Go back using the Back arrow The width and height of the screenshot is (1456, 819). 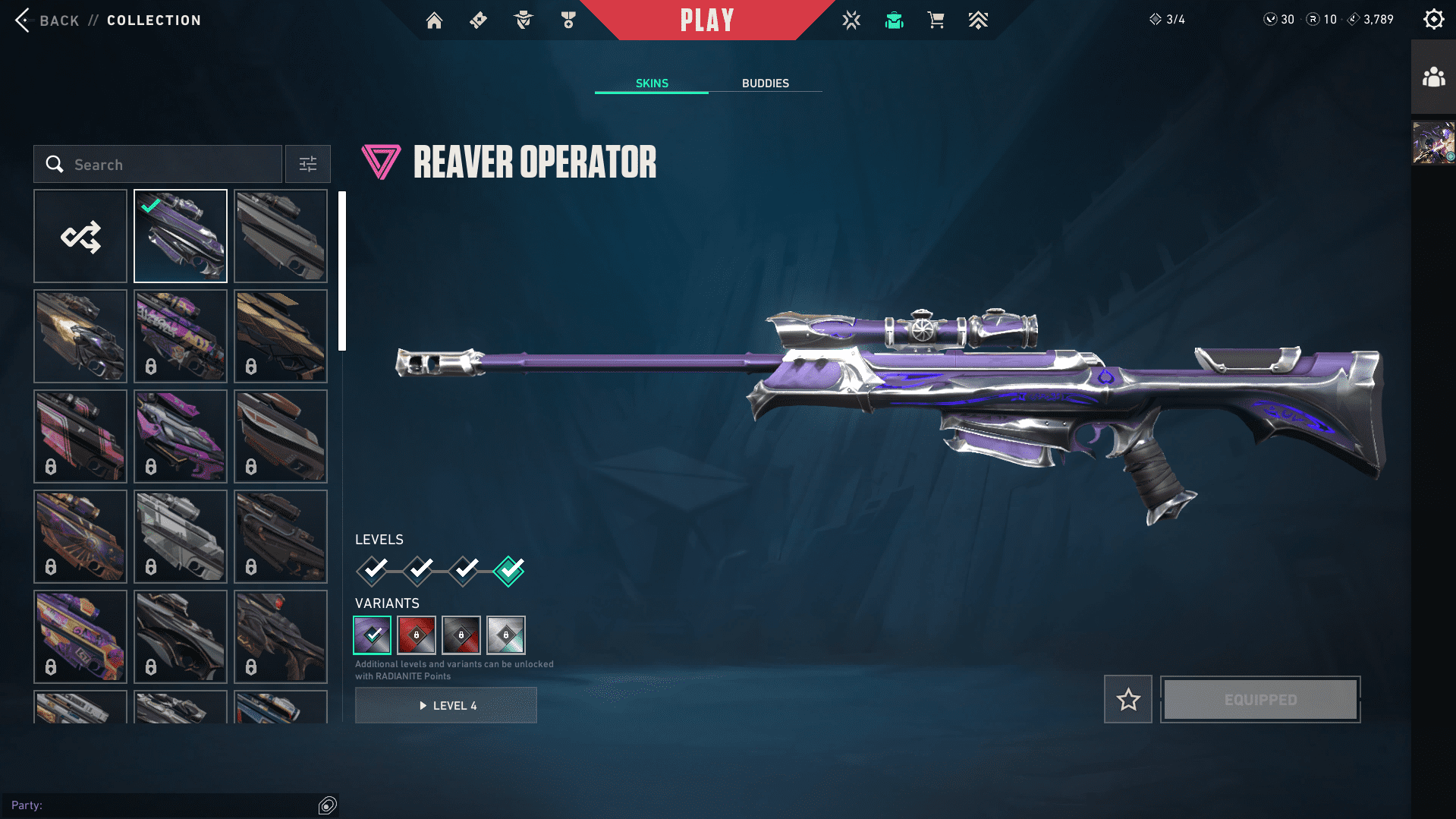[23, 20]
